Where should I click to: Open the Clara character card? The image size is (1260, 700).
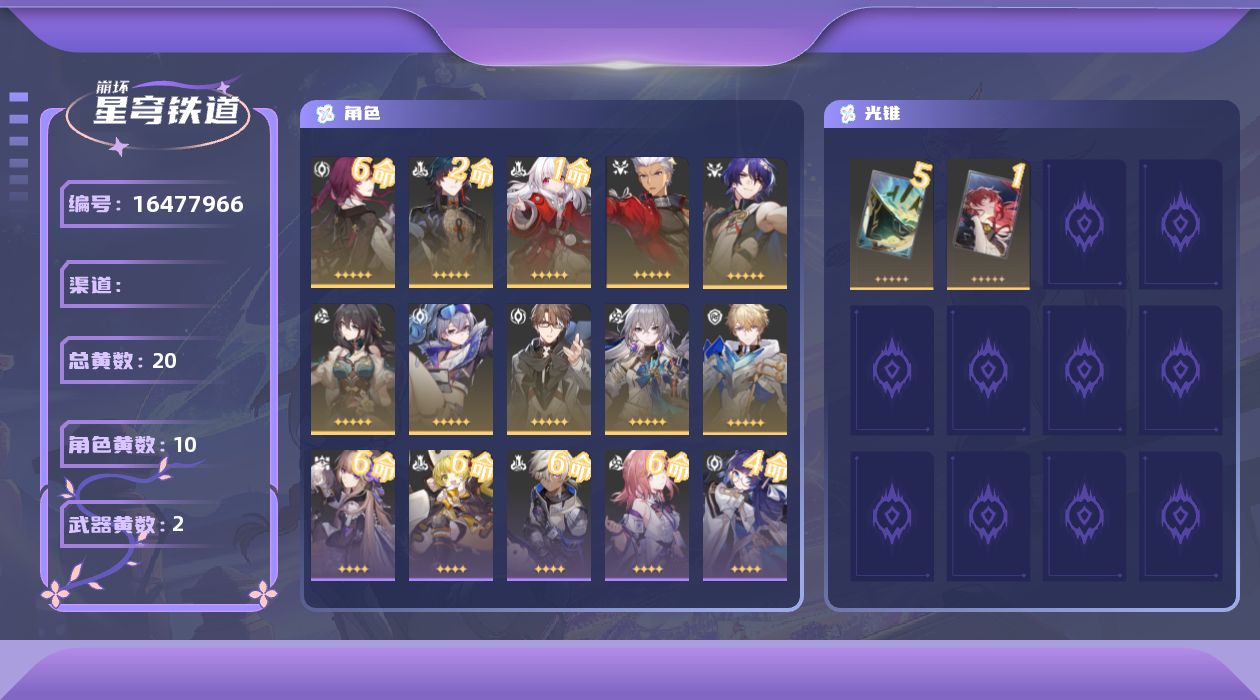(549, 222)
